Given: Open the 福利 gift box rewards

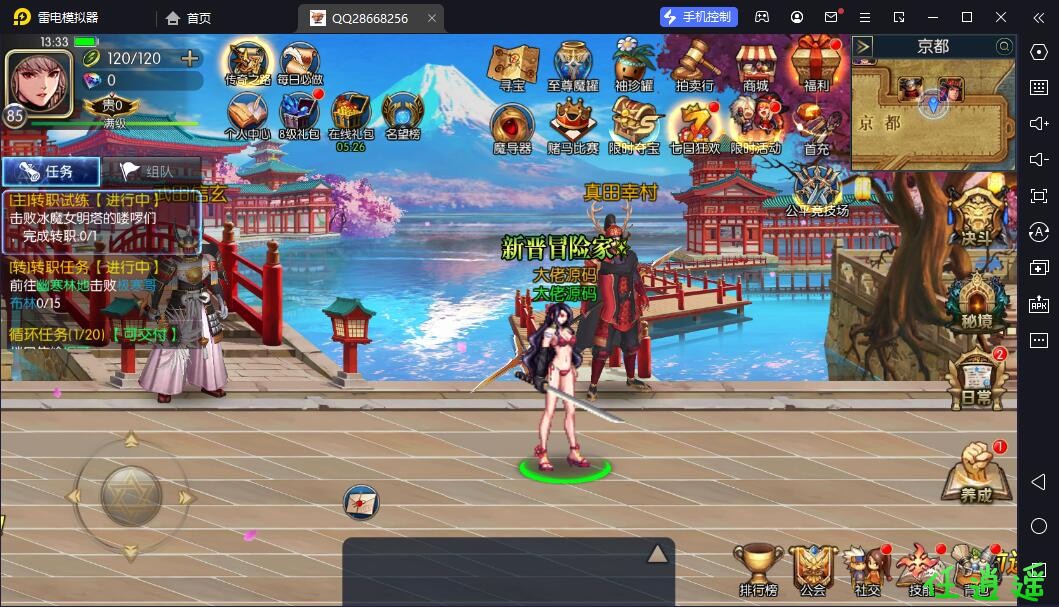Looking at the screenshot, I should coord(816,66).
